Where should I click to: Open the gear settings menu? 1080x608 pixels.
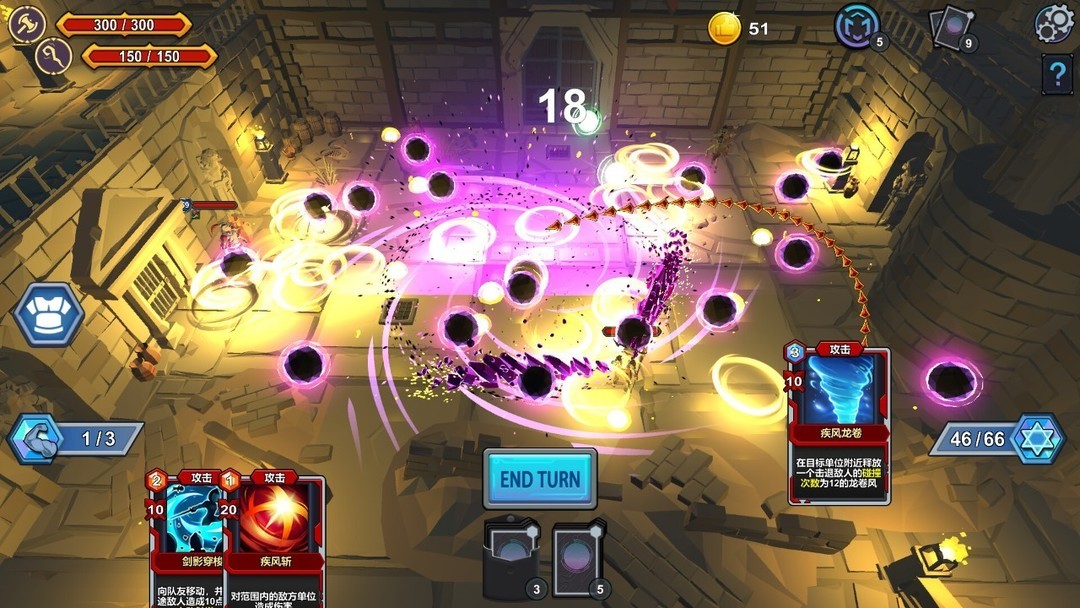[x=1053, y=24]
